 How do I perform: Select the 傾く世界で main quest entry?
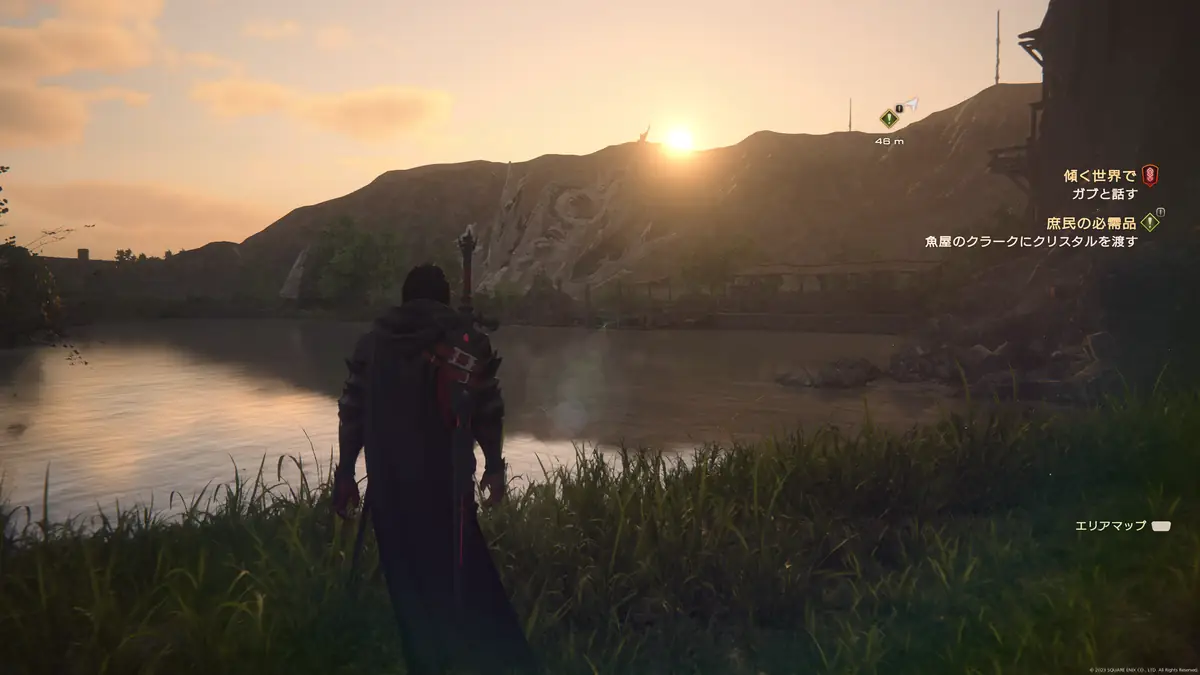tap(1099, 176)
